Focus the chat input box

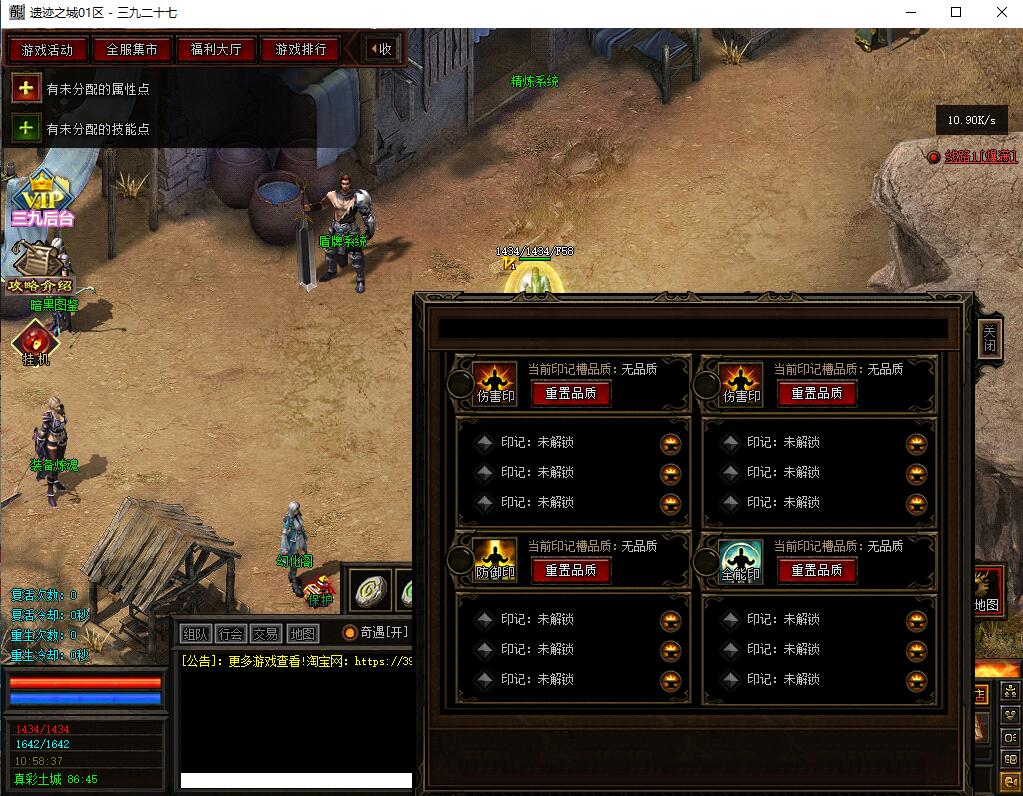click(x=296, y=780)
